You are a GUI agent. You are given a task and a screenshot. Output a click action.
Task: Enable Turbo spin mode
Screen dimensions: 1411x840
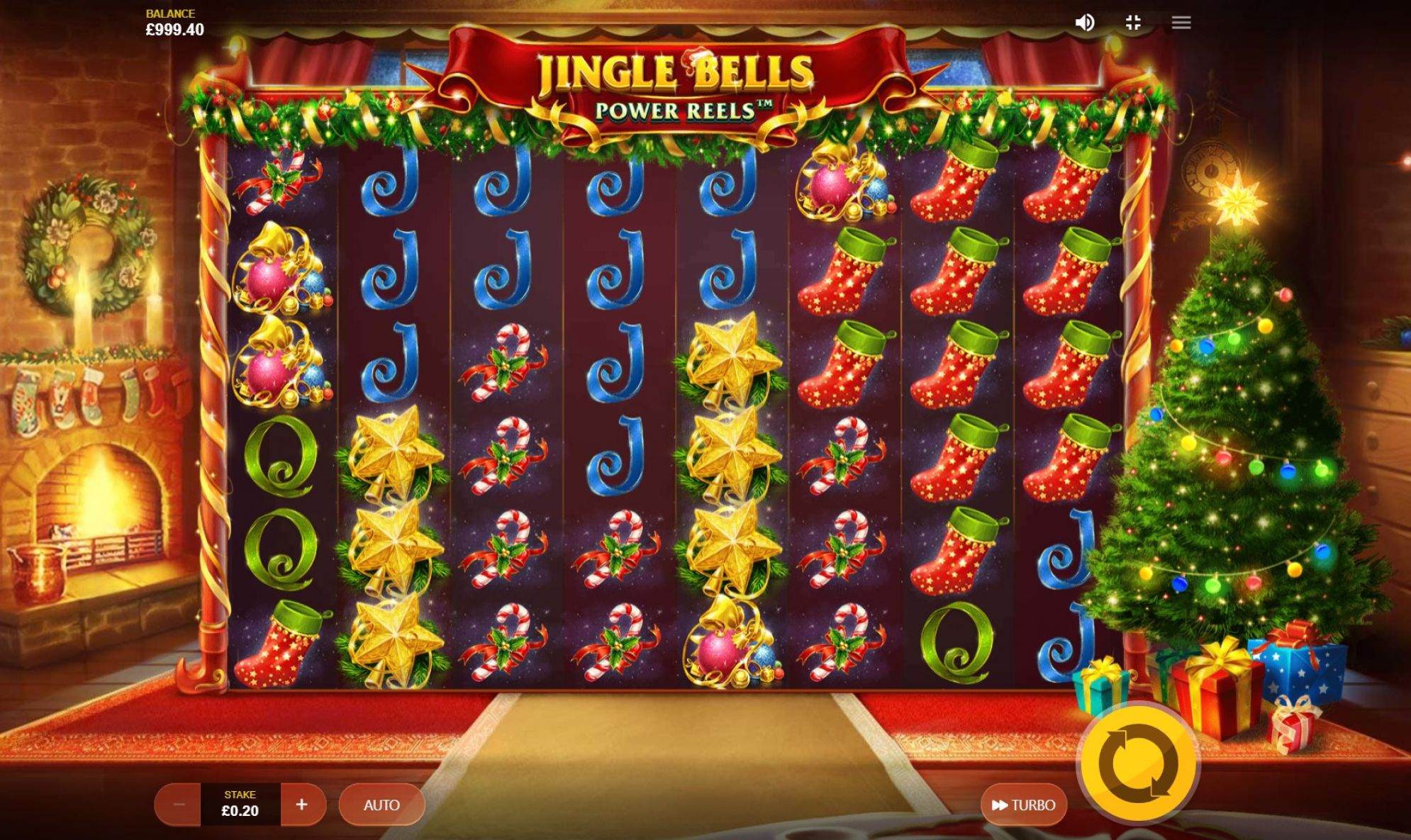1023,805
